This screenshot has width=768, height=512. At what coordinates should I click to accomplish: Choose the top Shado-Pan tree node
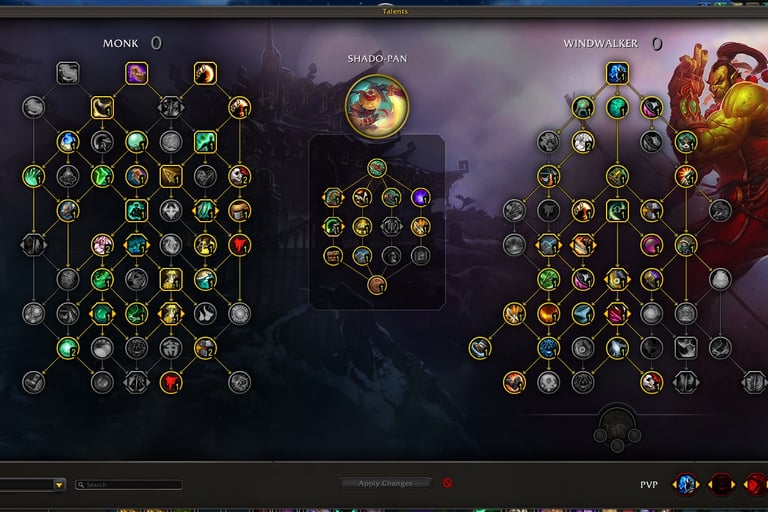point(377,167)
